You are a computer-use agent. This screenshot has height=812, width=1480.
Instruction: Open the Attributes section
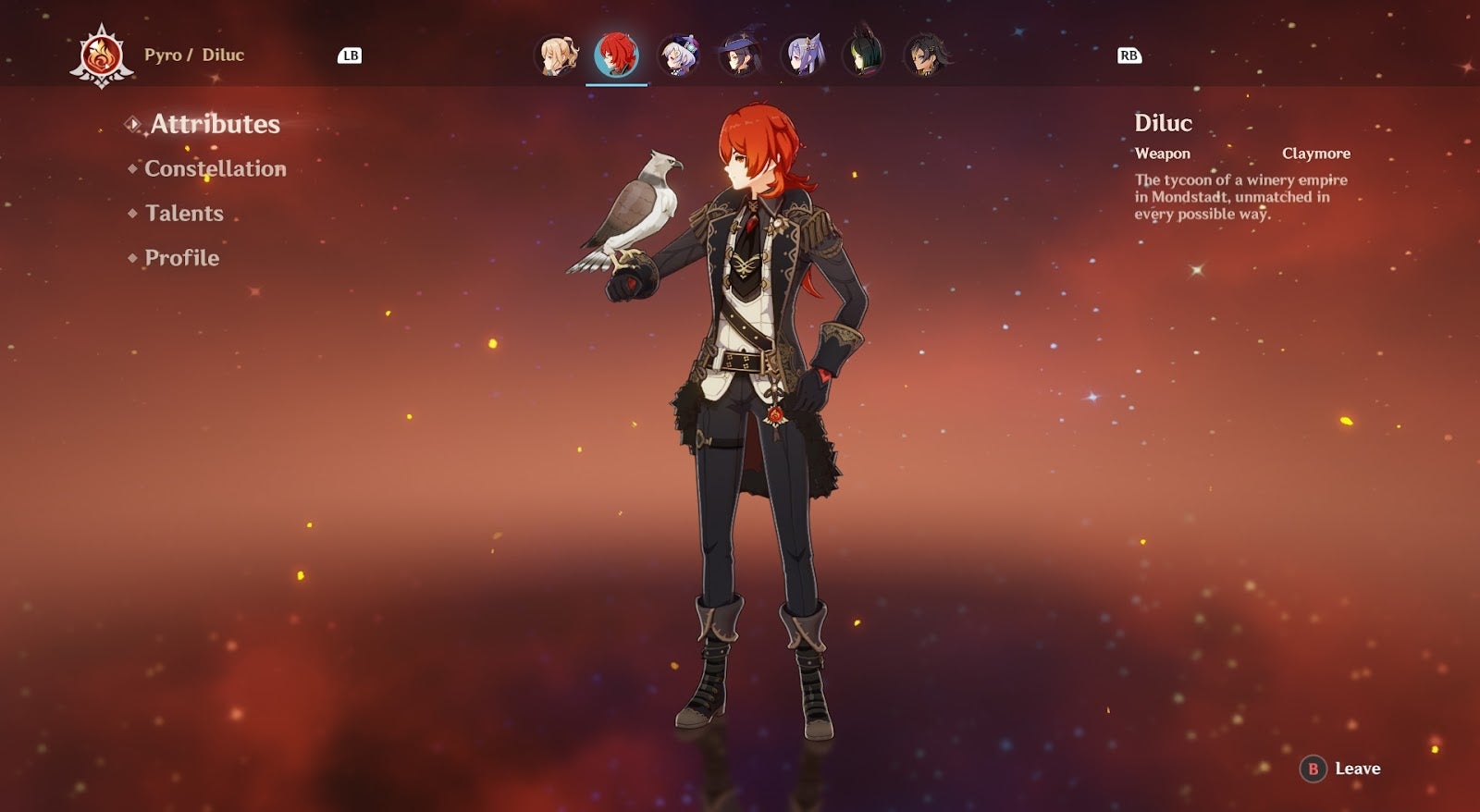point(216,124)
